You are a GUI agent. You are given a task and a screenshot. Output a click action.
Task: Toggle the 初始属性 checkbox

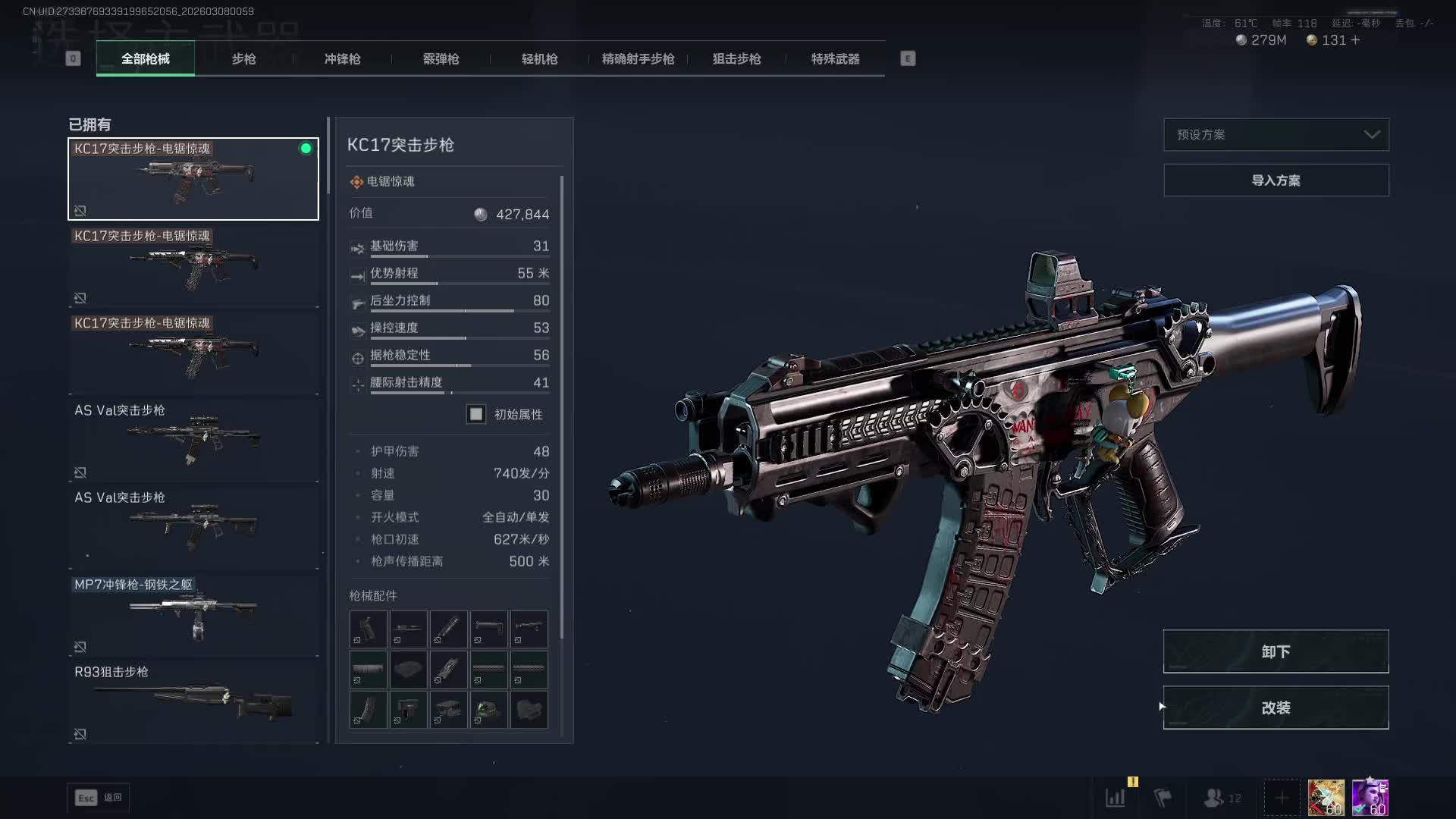(x=476, y=414)
